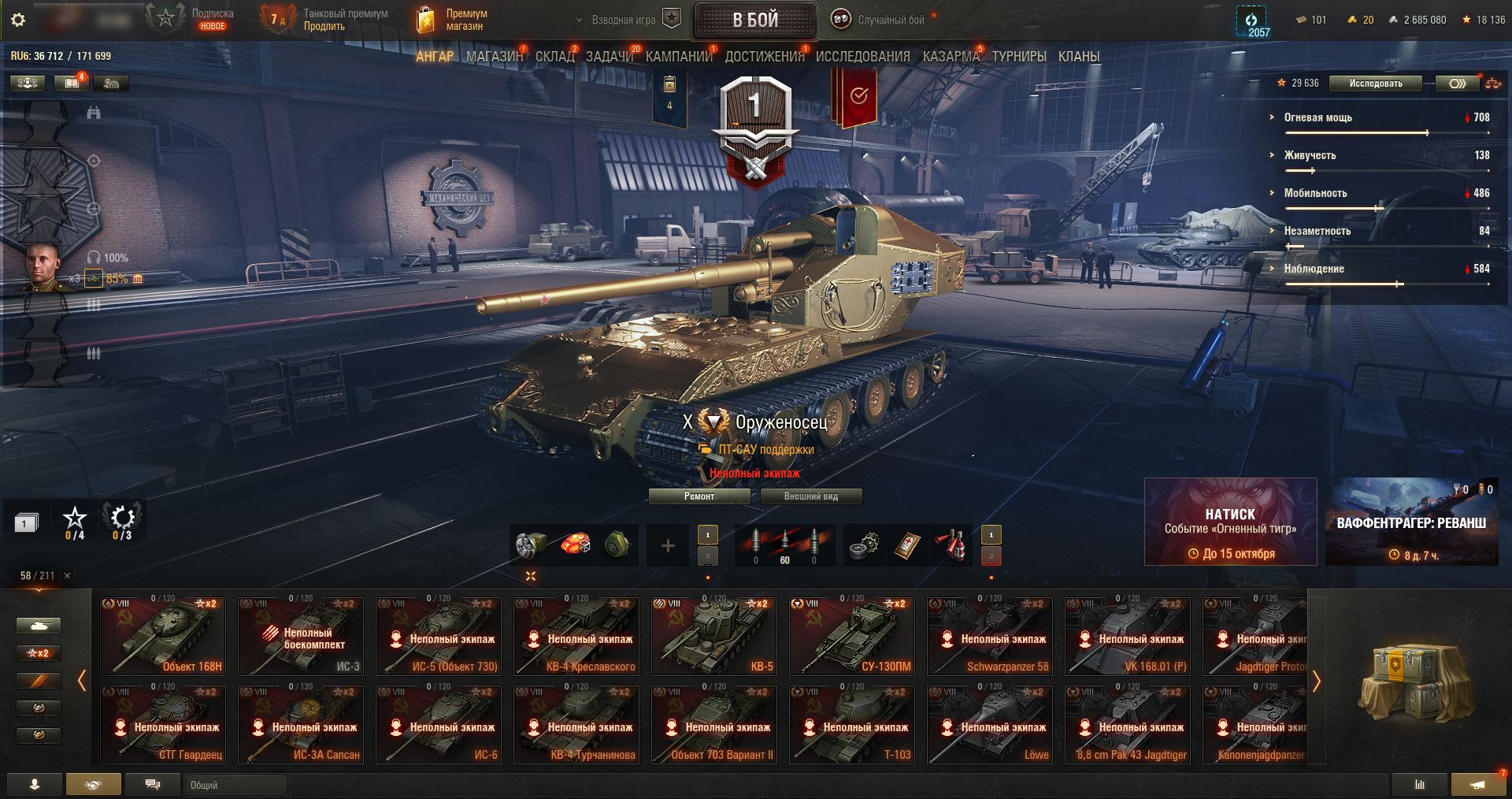Select the КВ-5 tank in carousel
The image size is (1512, 799).
(714, 637)
